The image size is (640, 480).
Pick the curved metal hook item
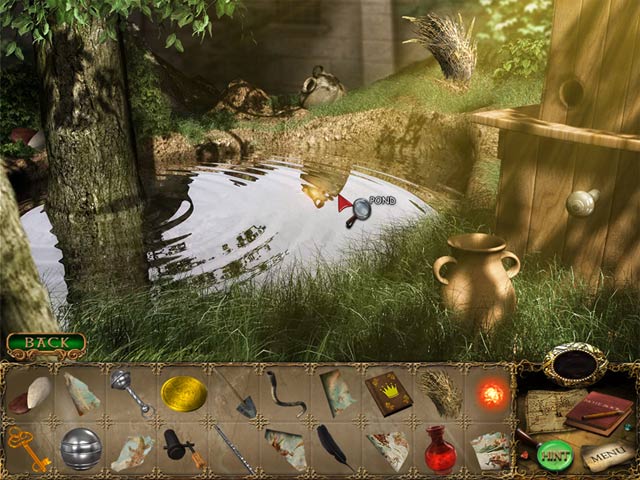pos(286,393)
